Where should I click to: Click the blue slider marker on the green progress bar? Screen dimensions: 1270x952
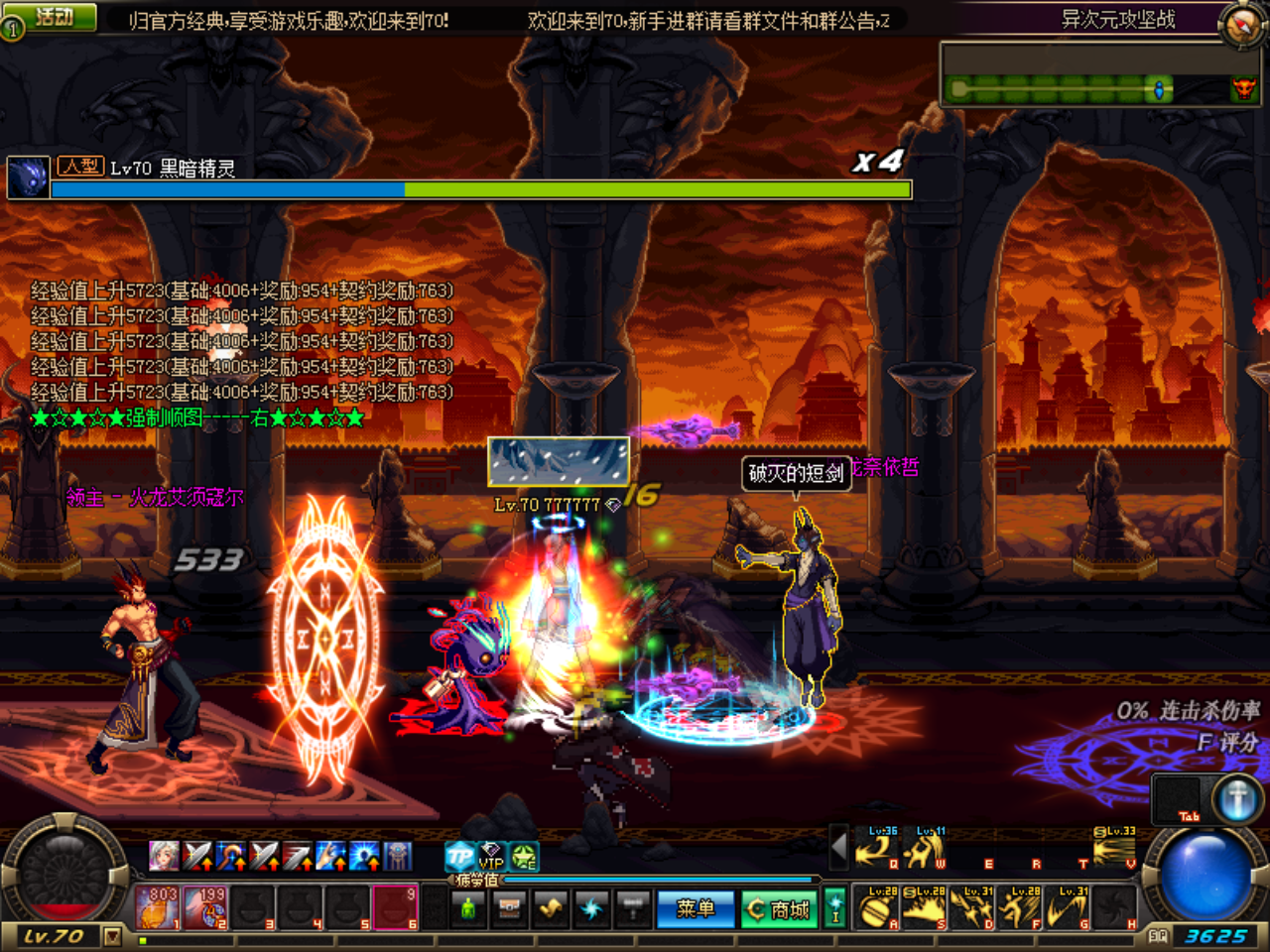(x=1159, y=89)
